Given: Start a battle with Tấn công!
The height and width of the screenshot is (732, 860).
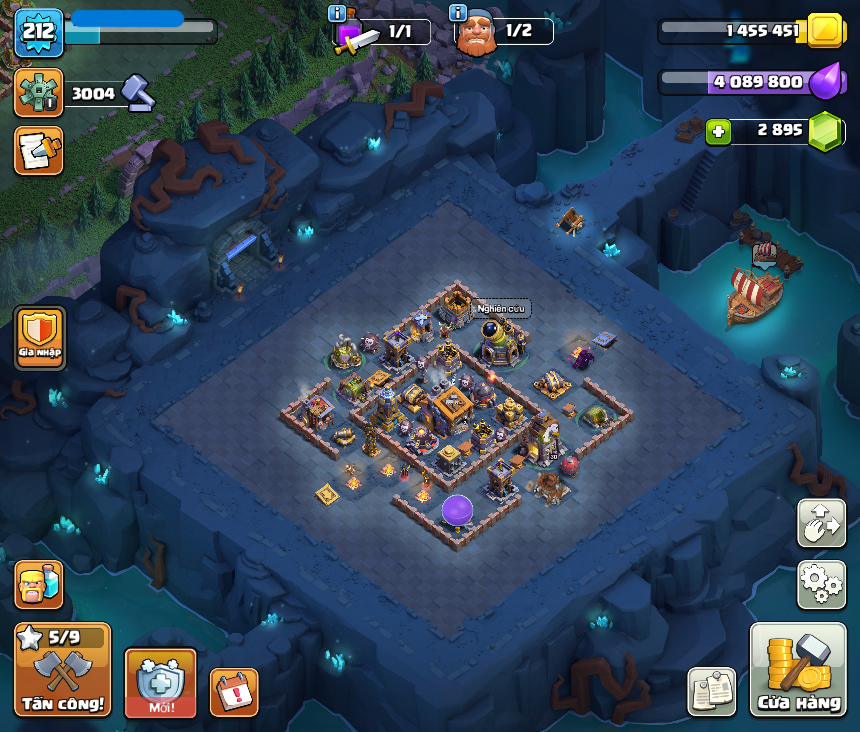Looking at the screenshot, I should click(62, 669).
